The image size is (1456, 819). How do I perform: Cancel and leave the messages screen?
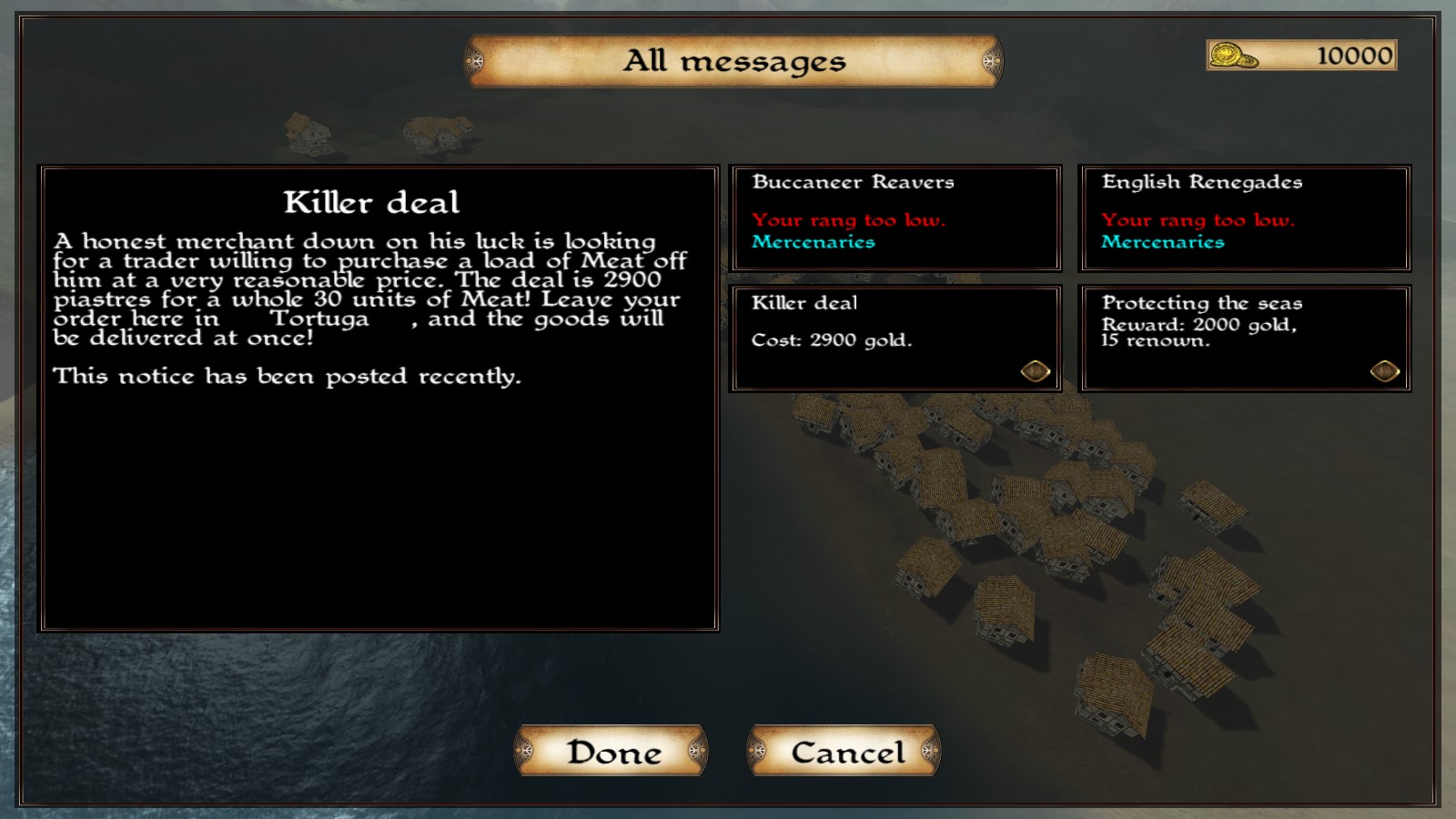pos(845,752)
